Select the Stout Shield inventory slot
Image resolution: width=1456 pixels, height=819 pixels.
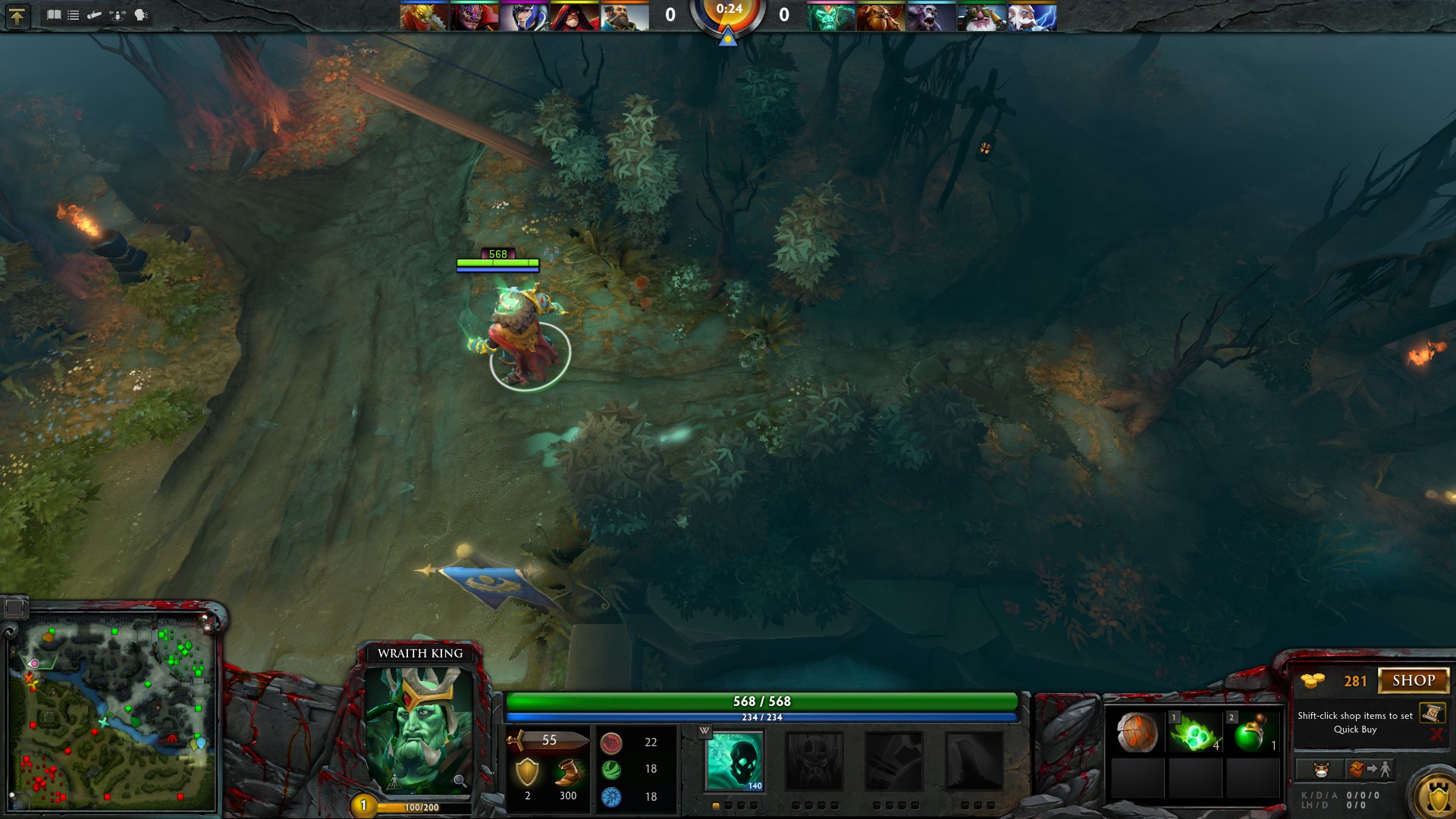1137,733
